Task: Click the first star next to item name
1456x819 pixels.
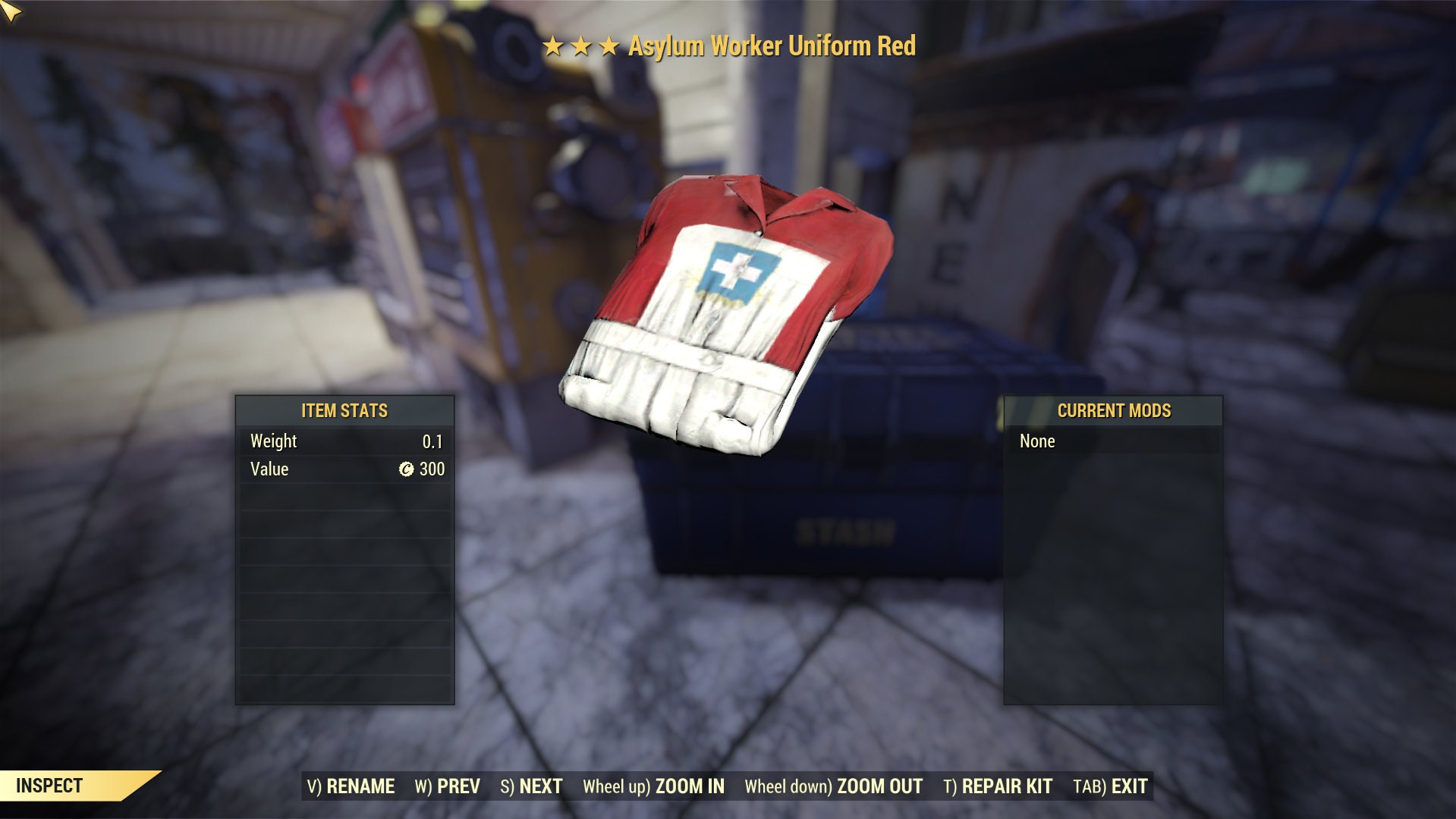Action: [553, 47]
